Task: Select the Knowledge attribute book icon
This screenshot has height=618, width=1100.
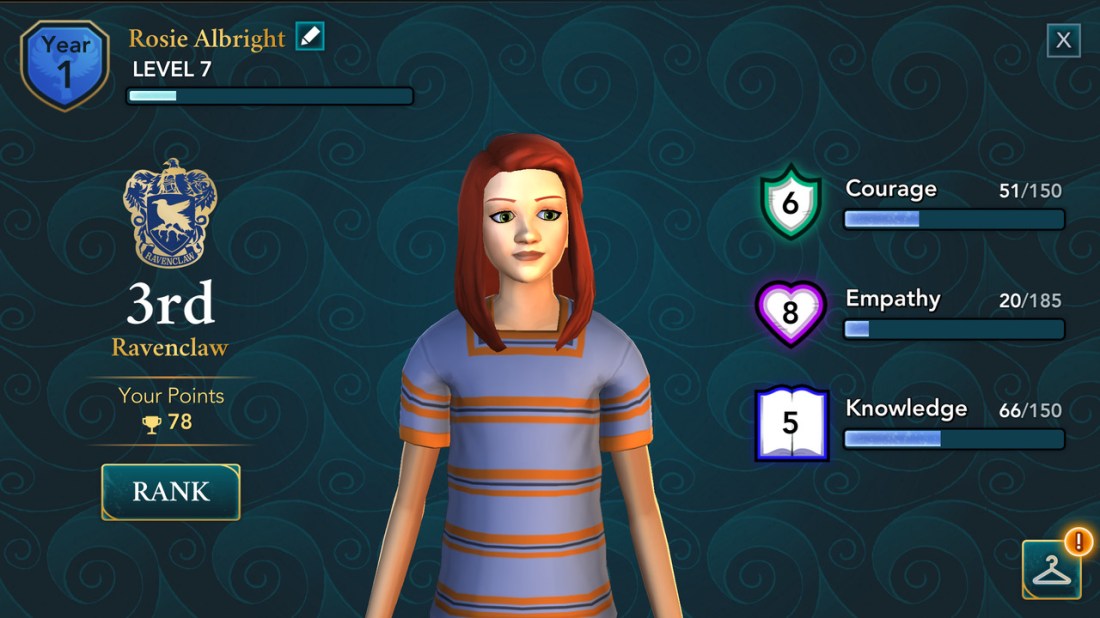Action: point(791,423)
